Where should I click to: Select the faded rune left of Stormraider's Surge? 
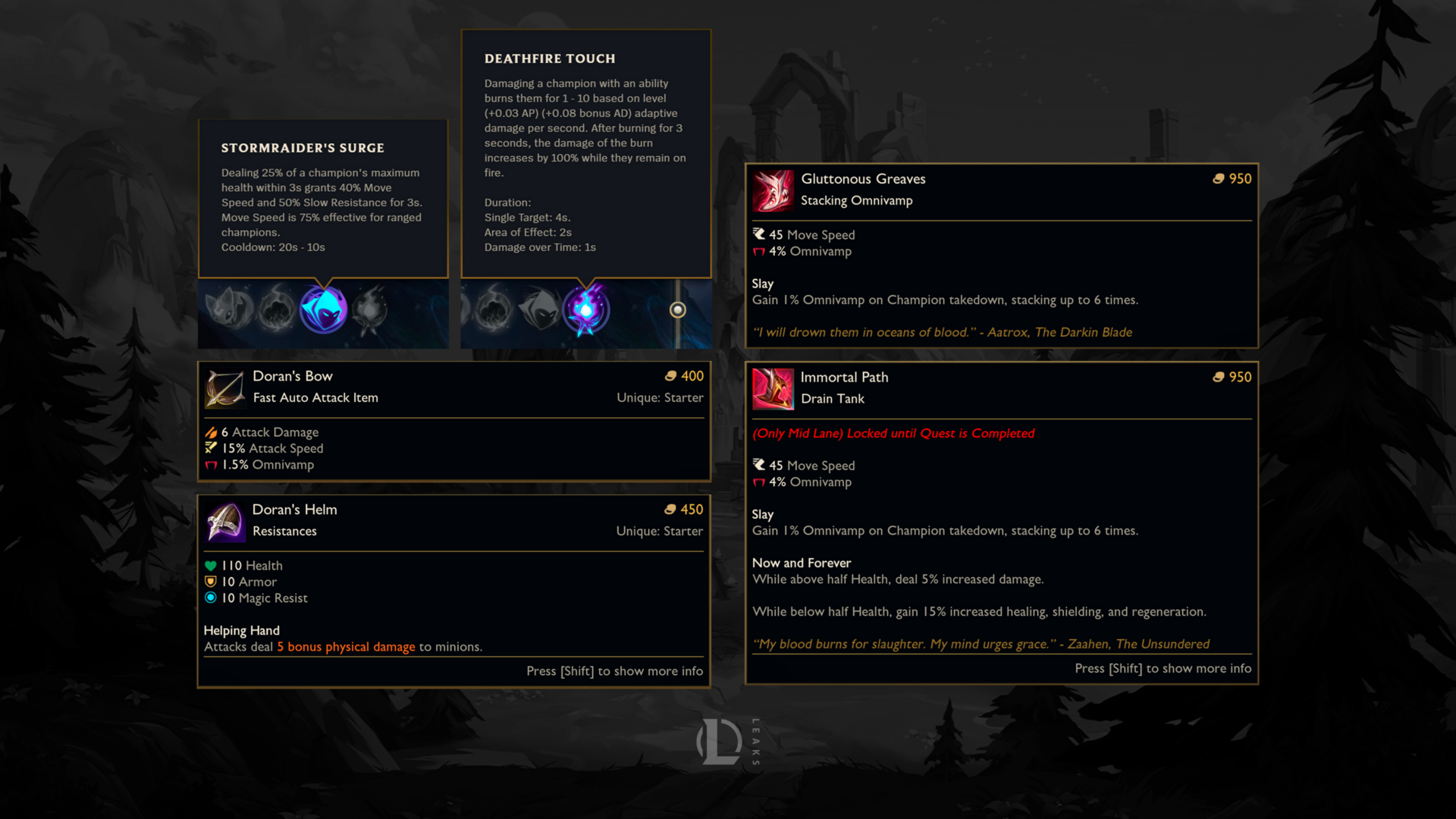278,309
